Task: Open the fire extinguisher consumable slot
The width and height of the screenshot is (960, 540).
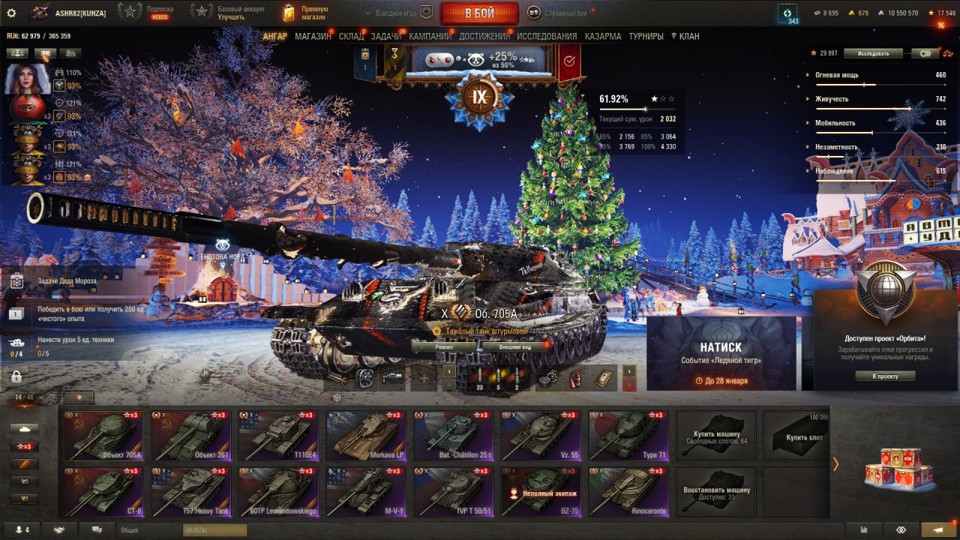Action: pos(574,378)
